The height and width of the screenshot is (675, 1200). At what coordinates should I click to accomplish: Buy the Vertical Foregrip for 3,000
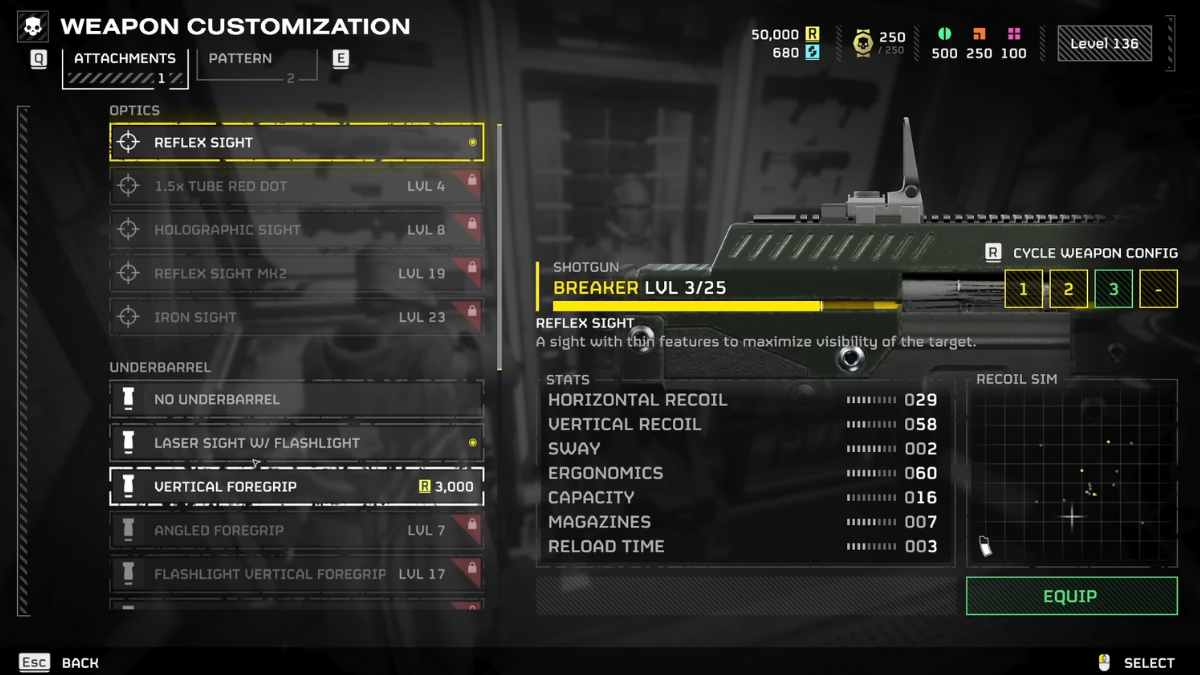(296, 487)
